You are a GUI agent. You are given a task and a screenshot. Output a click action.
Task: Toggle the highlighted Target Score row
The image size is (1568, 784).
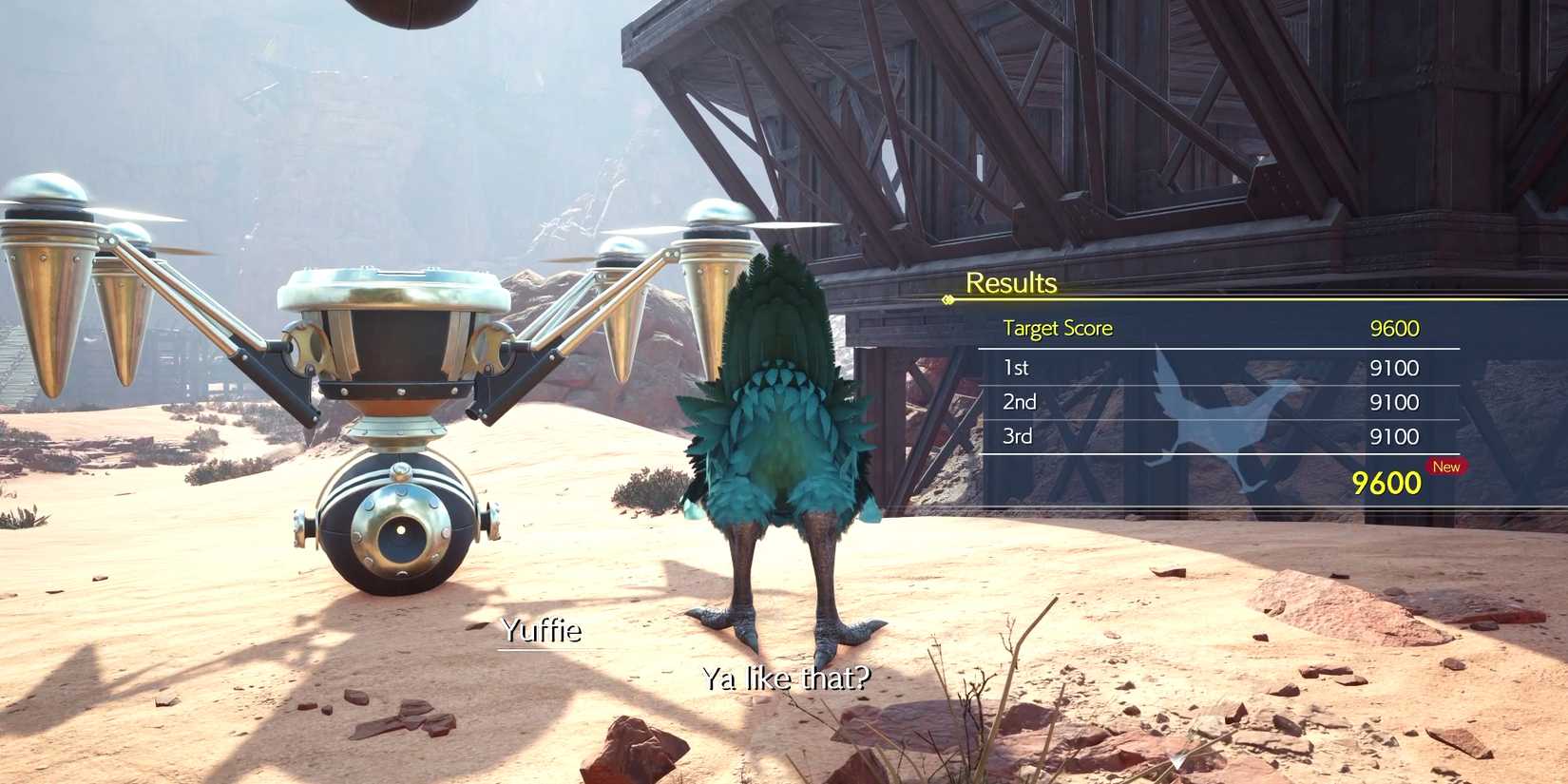coord(1057,328)
